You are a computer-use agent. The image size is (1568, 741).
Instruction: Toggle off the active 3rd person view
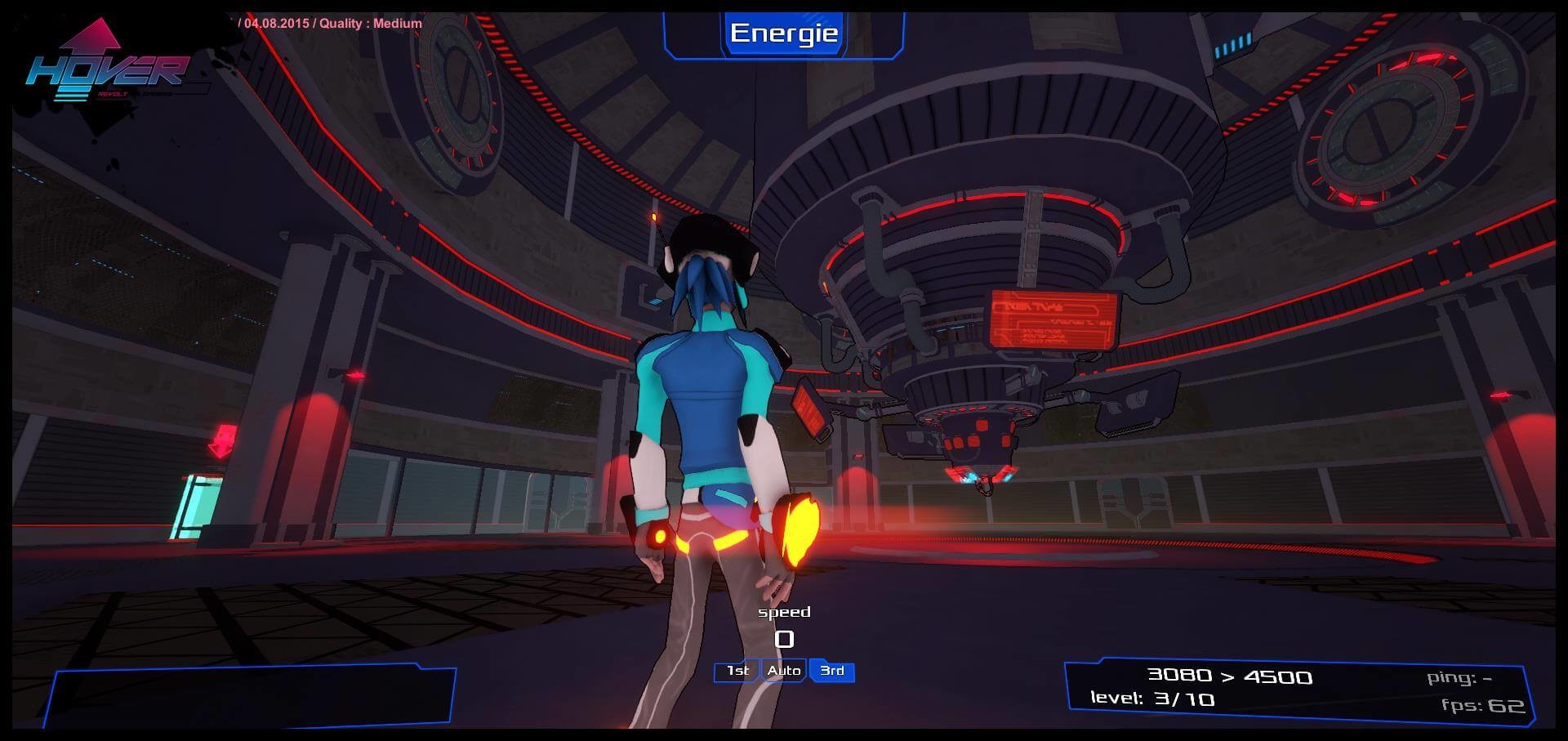point(830,671)
